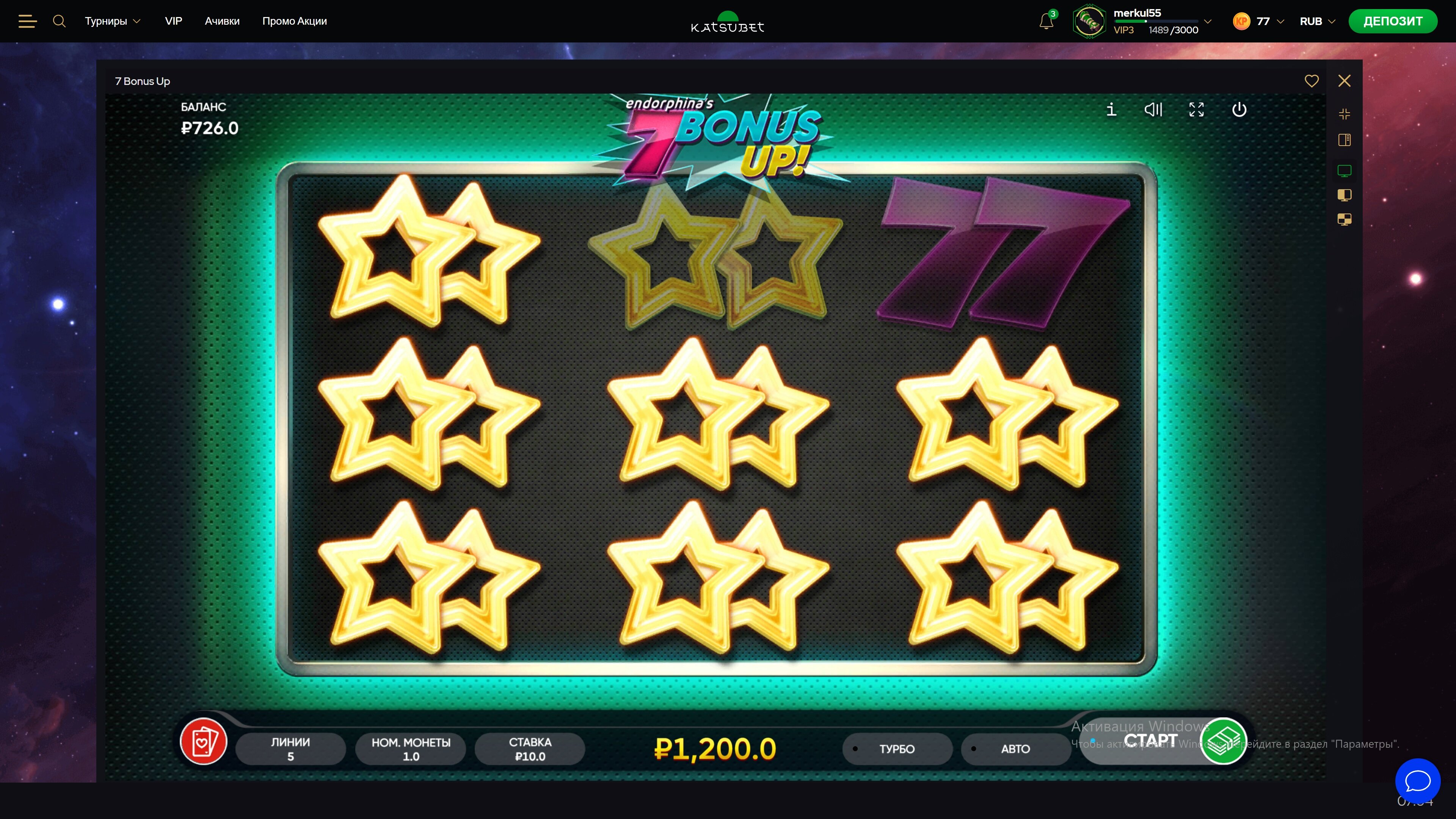
Task: Open the RUB currency dropdown
Action: click(x=1317, y=22)
